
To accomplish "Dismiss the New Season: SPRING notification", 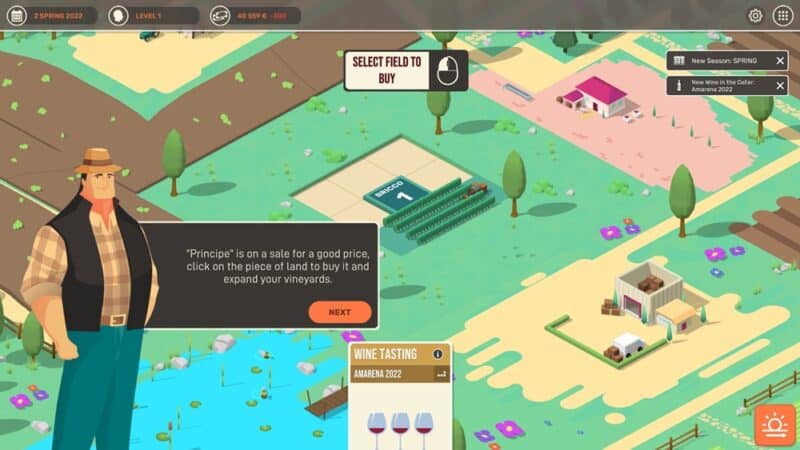I will [780, 61].
